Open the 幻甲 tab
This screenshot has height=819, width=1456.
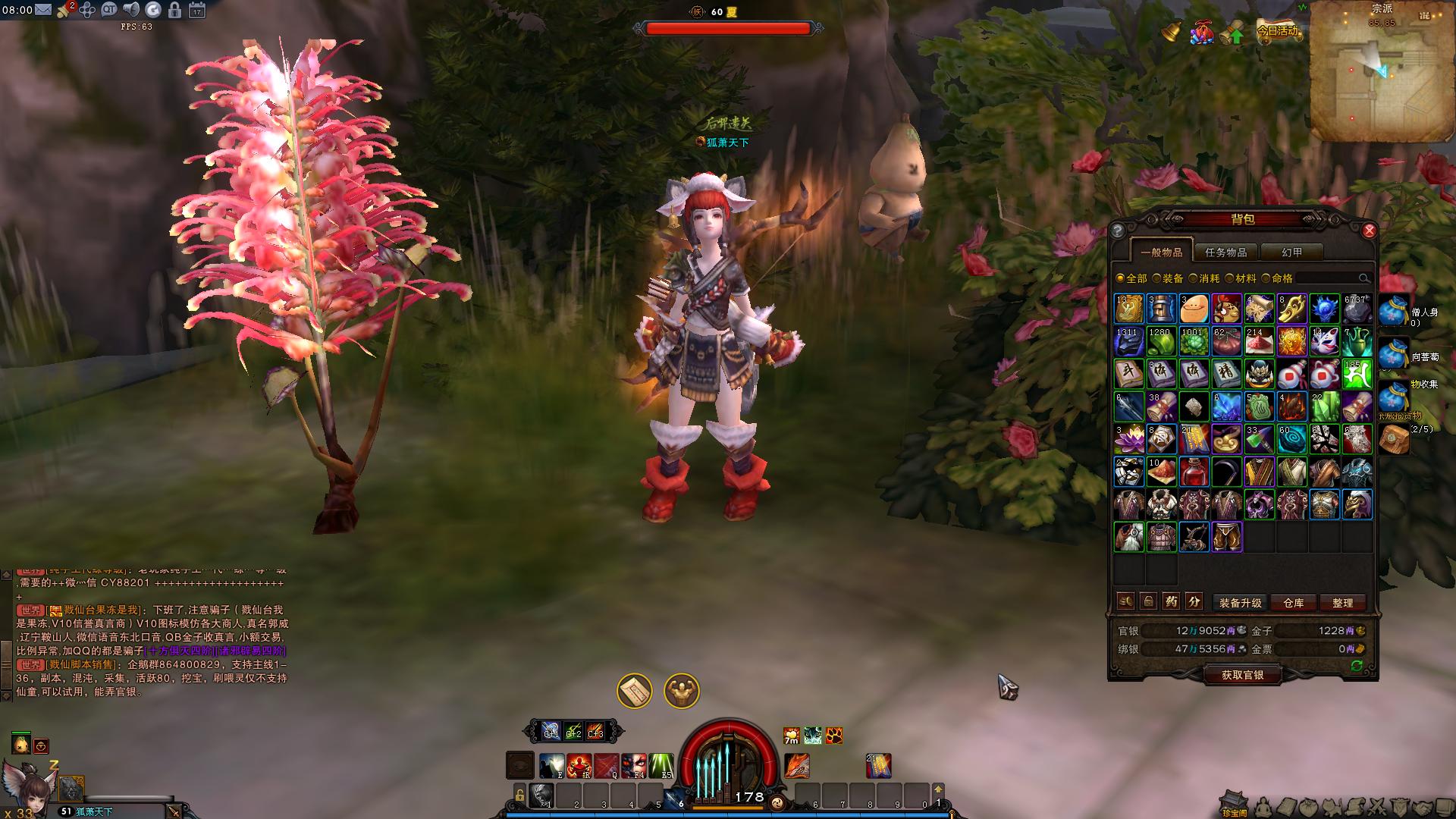point(1291,253)
